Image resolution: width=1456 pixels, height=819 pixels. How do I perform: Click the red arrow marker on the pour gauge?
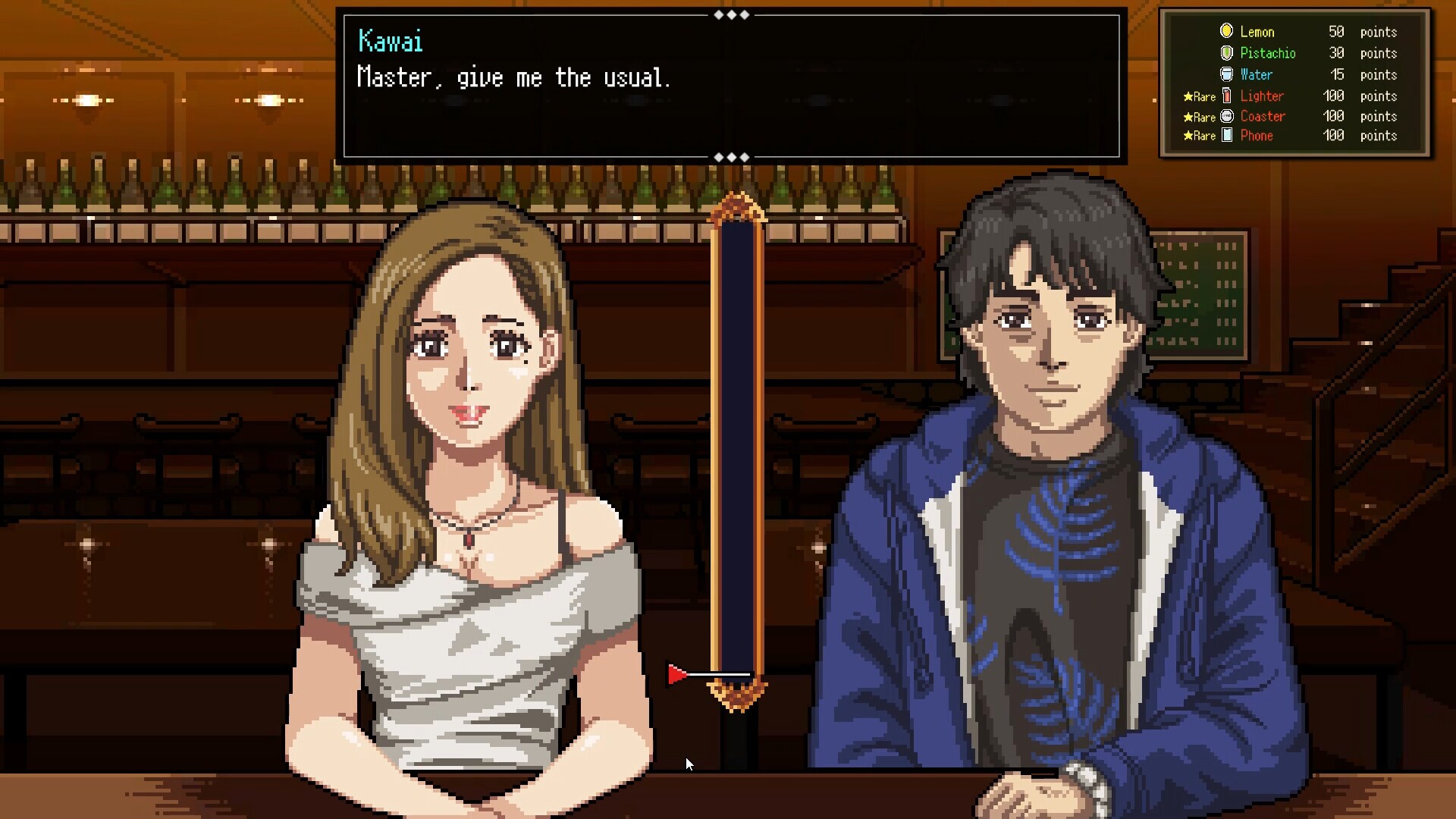click(x=676, y=675)
